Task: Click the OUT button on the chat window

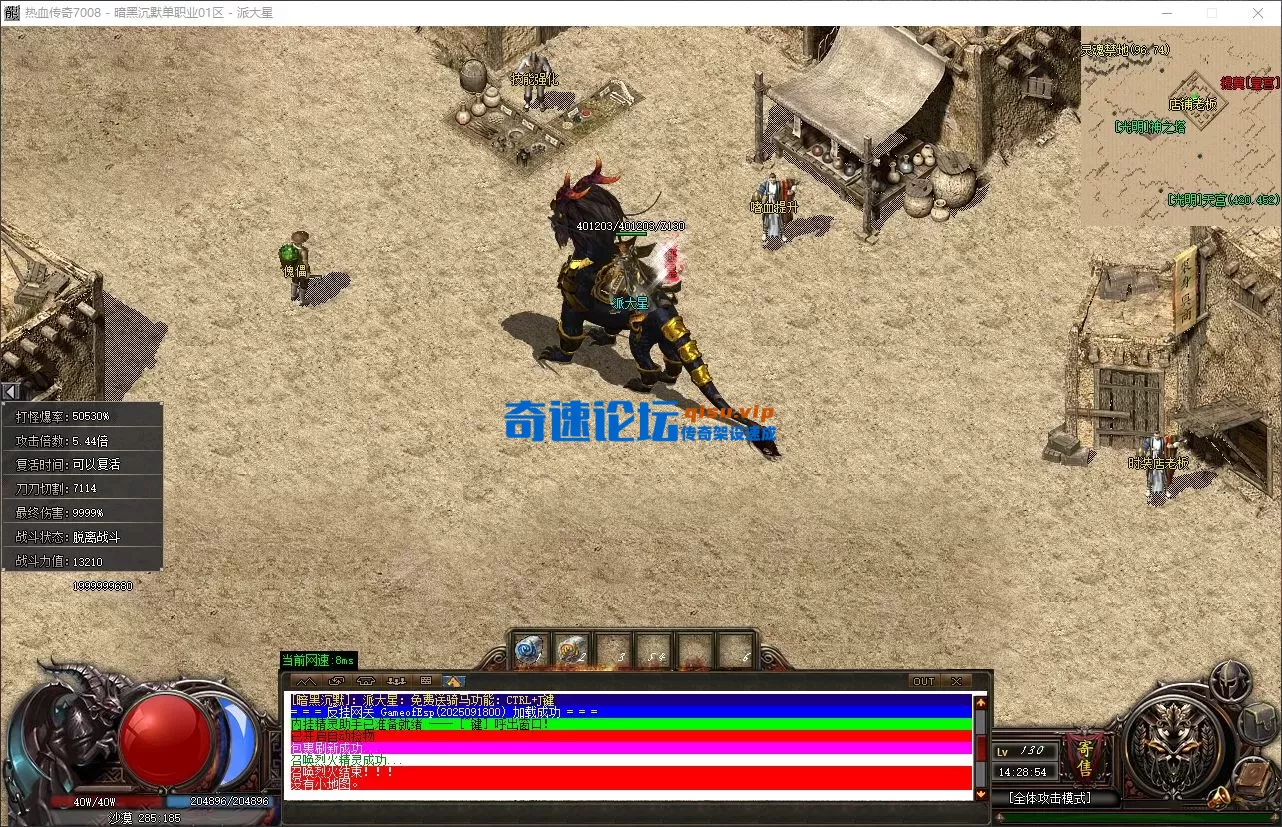Action: tap(923, 680)
